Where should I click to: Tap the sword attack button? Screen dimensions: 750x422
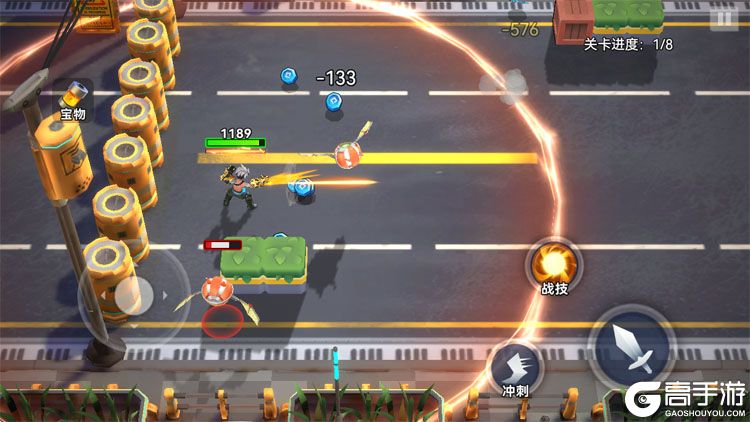[632, 345]
